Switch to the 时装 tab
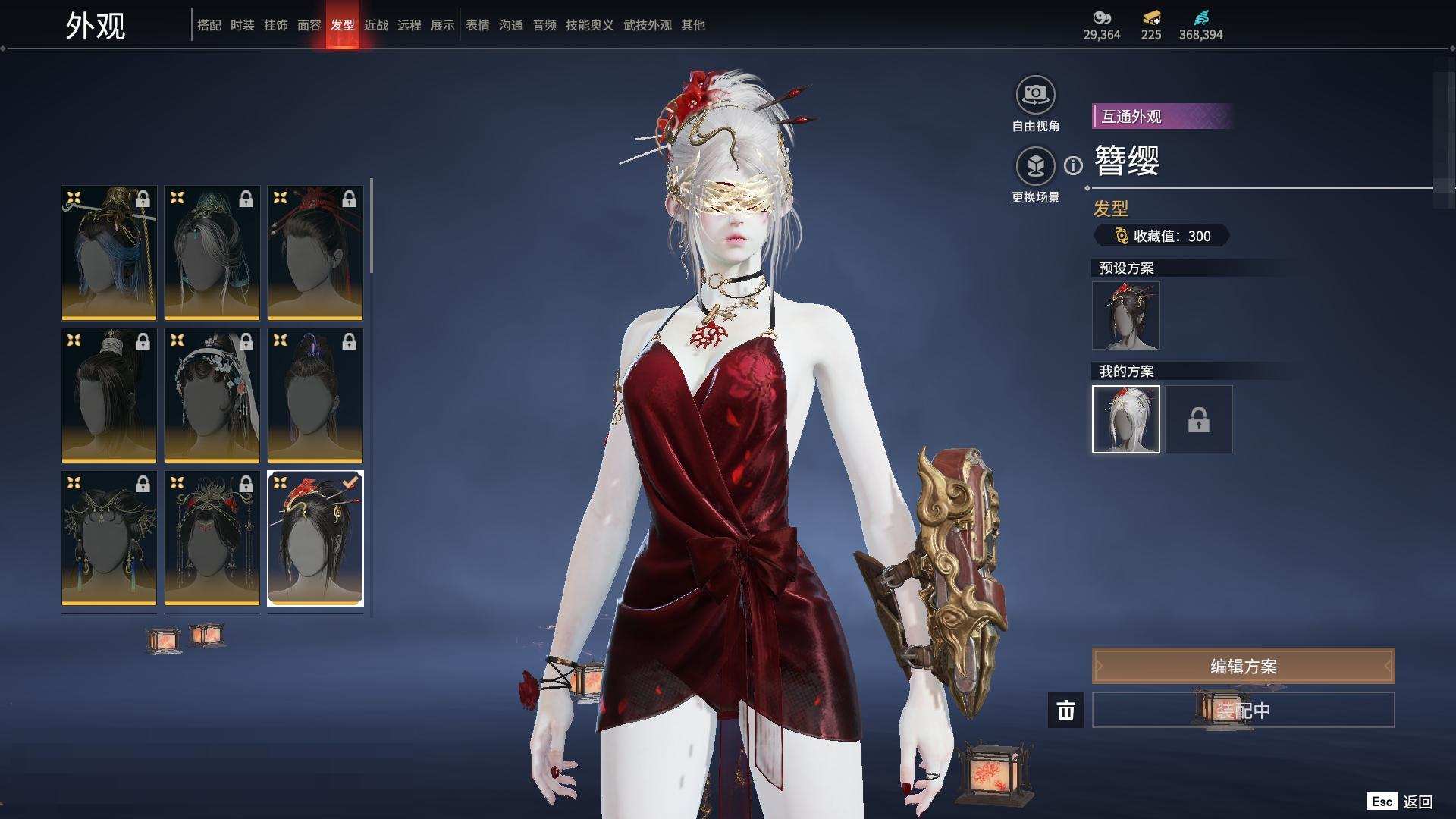This screenshot has width=1456, height=819. (x=243, y=25)
